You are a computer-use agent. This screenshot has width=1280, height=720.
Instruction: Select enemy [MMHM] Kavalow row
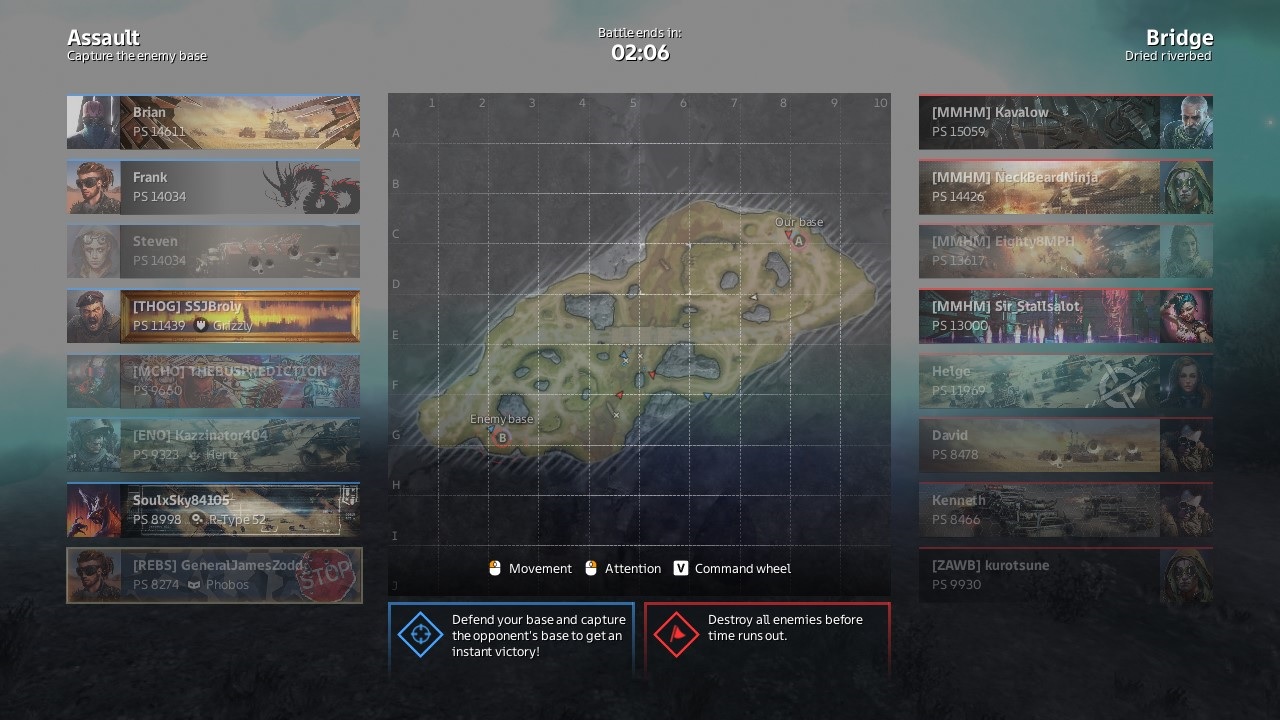[x=1065, y=122]
